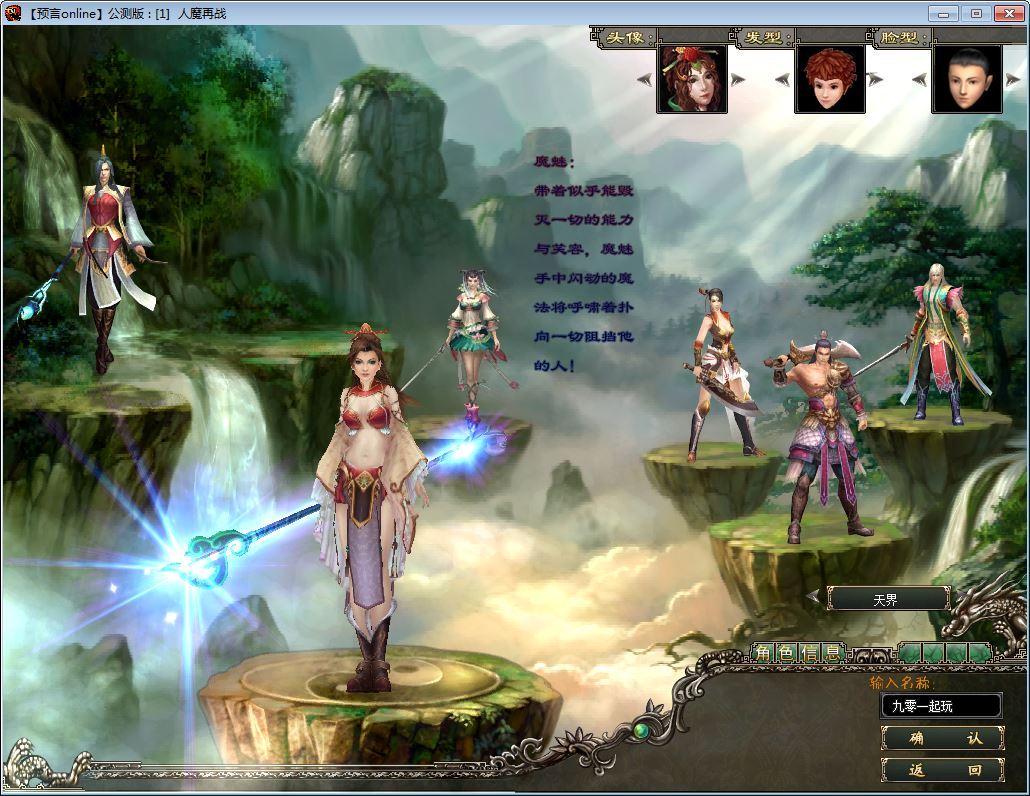This screenshot has width=1030, height=796.
Task: Confirm character creation with 确认 button
Action: coord(943,738)
